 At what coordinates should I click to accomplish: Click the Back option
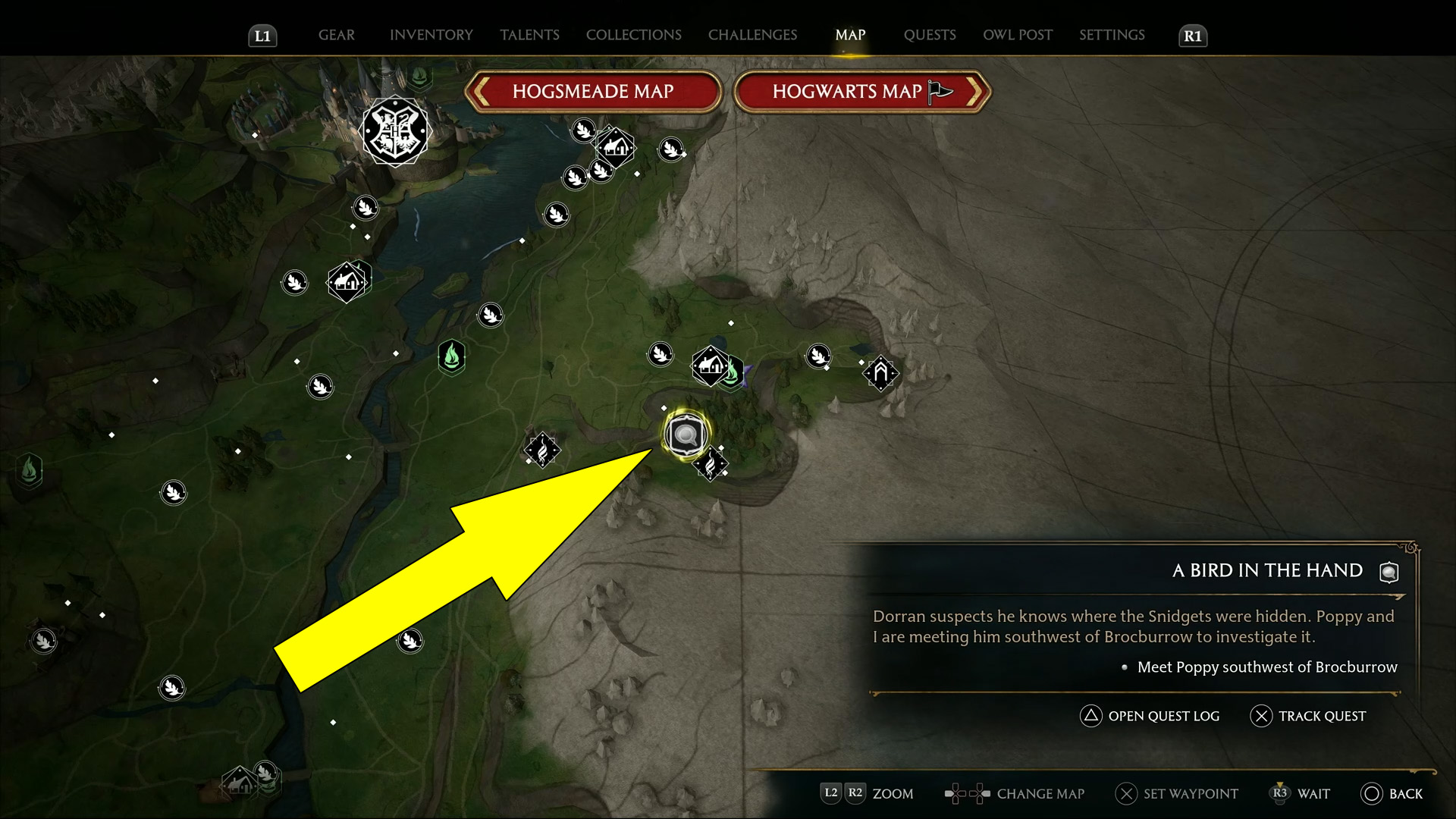coord(1392,794)
